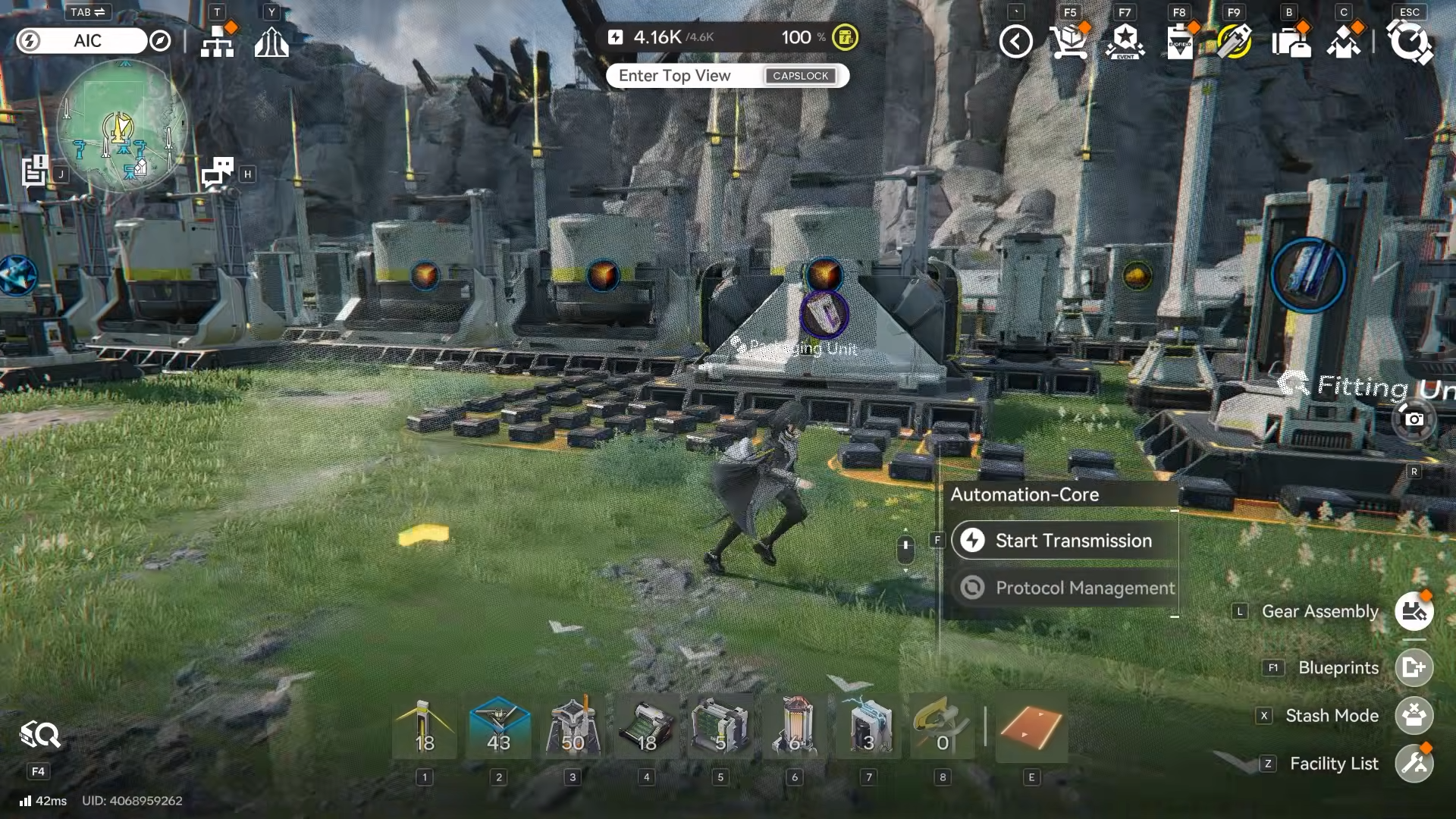
Task: Select hotbar slot with count 43
Action: click(x=498, y=726)
